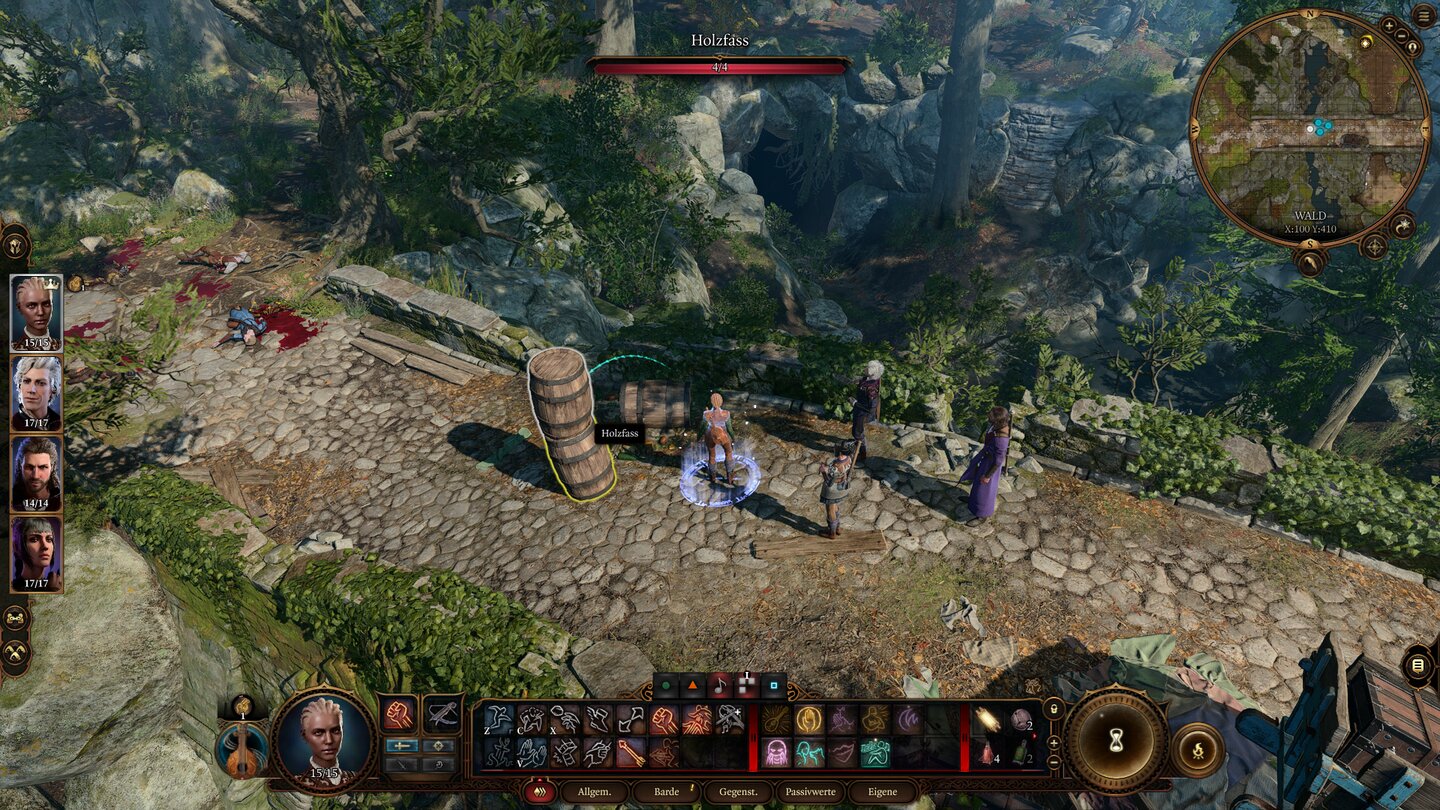Screen dimensions: 1440x810
Task: Select the bearded companion portrait
Action: coord(36,473)
